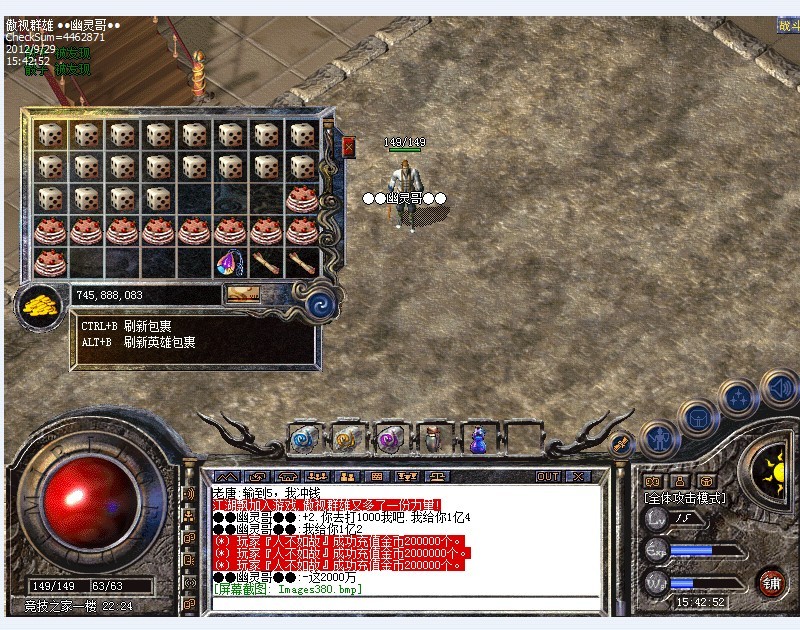Screen dimensions: 800x630
Task: Click the blue speaker round button
Action: tap(778, 387)
